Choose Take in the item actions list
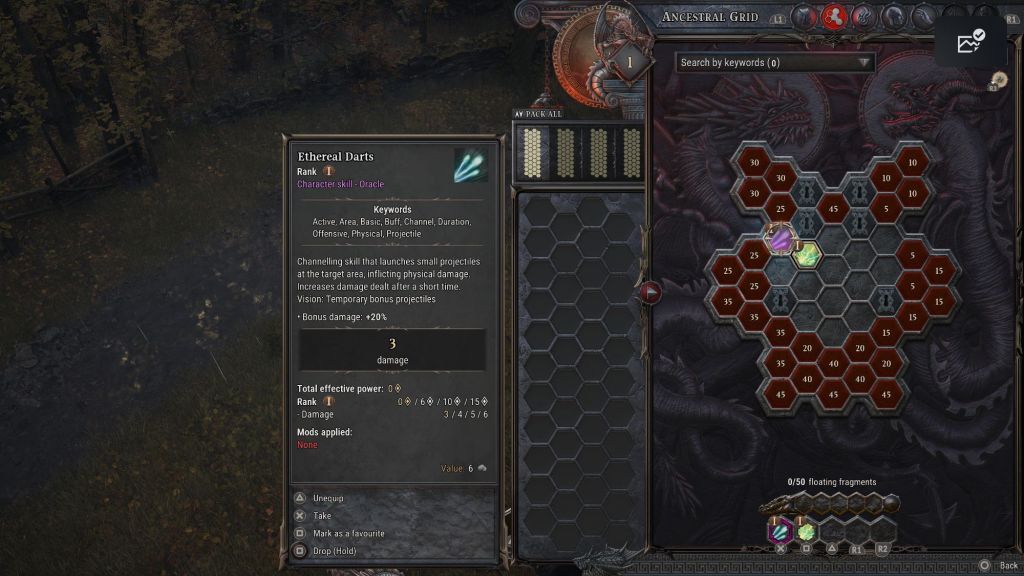Viewport: 1024px width, 576px height. tap(322, 516)
